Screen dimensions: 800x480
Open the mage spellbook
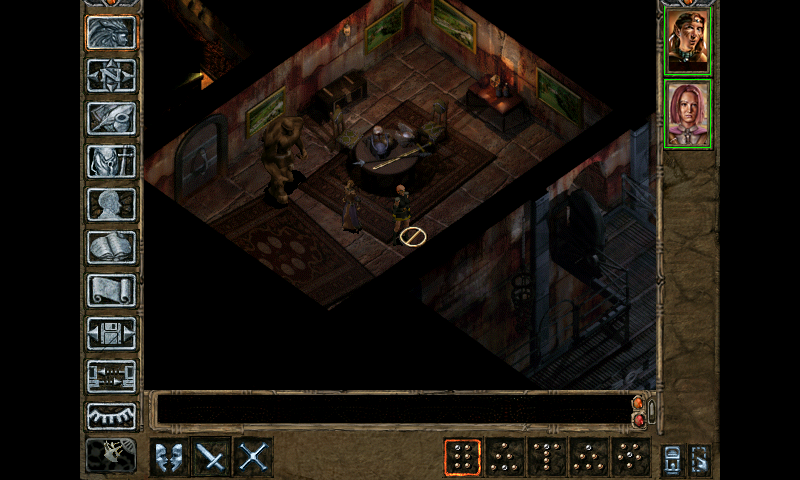click(111, 247)
